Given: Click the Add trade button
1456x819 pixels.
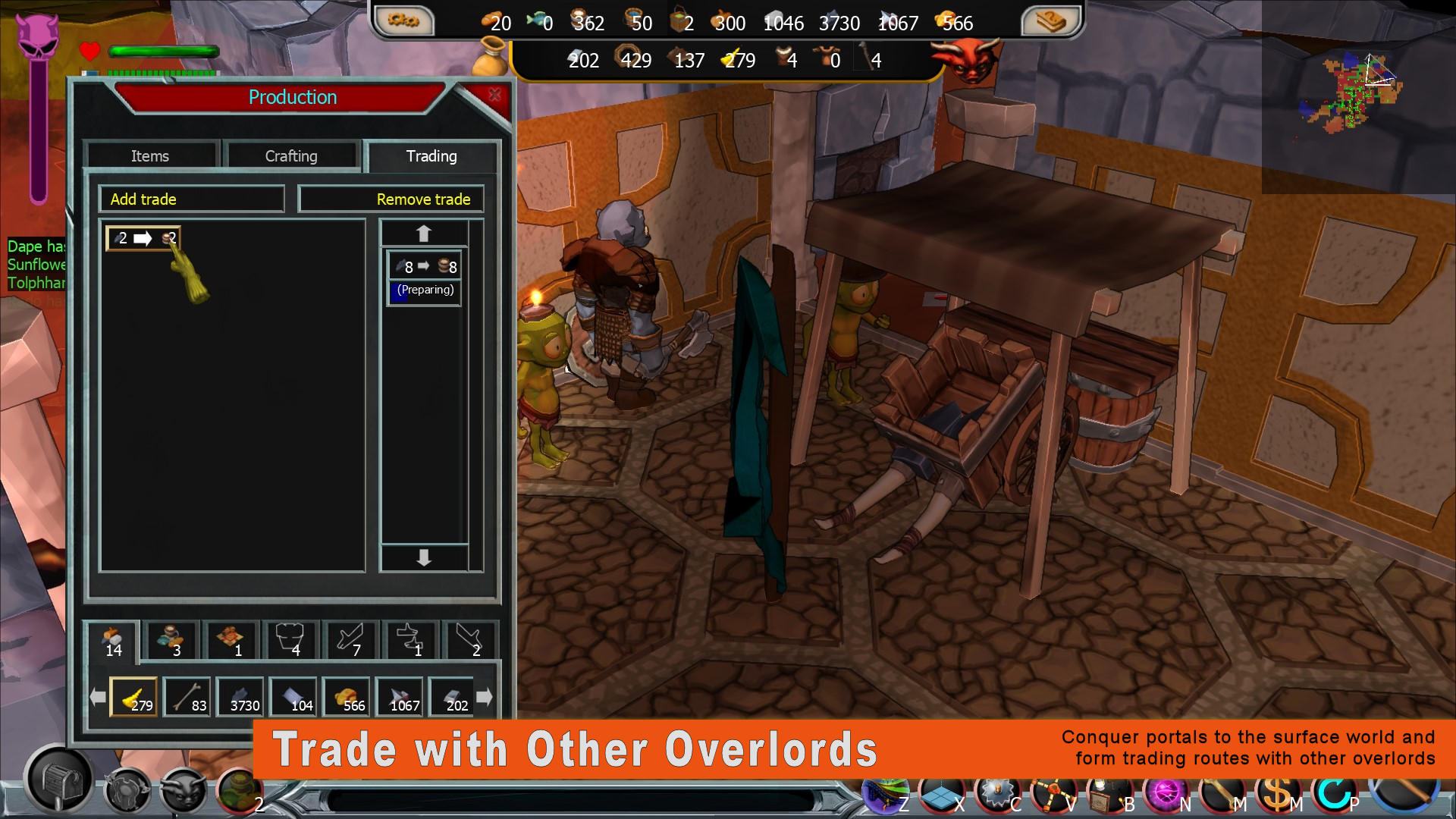Looking at the screenshot, I should 191,199.
